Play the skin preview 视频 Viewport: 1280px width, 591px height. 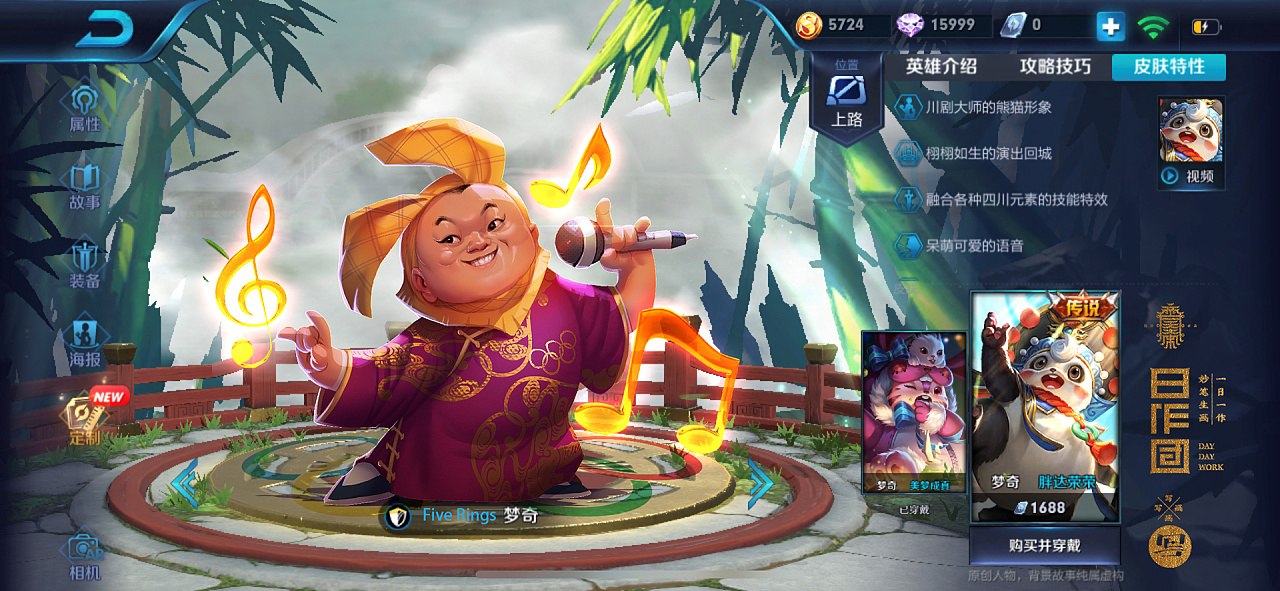click(1191, 143)
